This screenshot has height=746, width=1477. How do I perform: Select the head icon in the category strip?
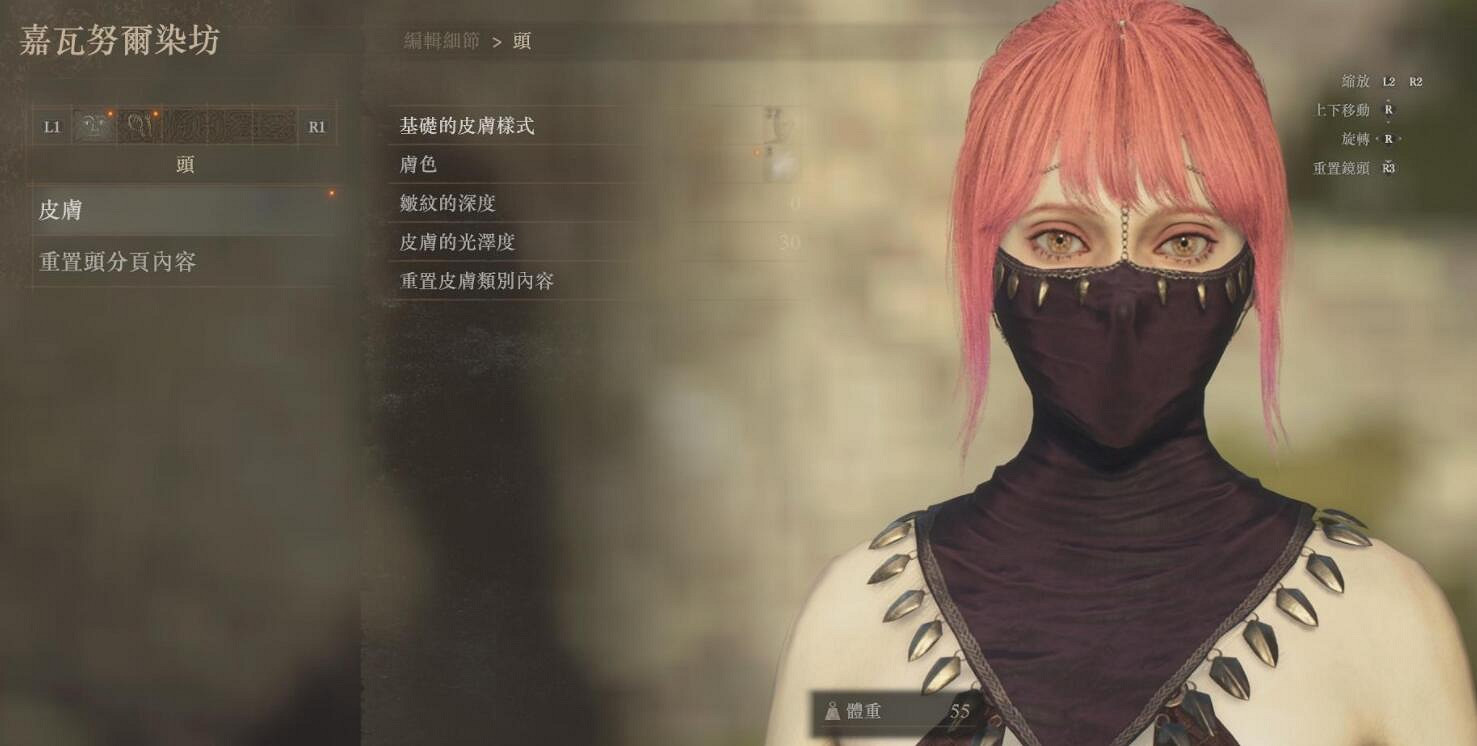click(x=95, y=126)
